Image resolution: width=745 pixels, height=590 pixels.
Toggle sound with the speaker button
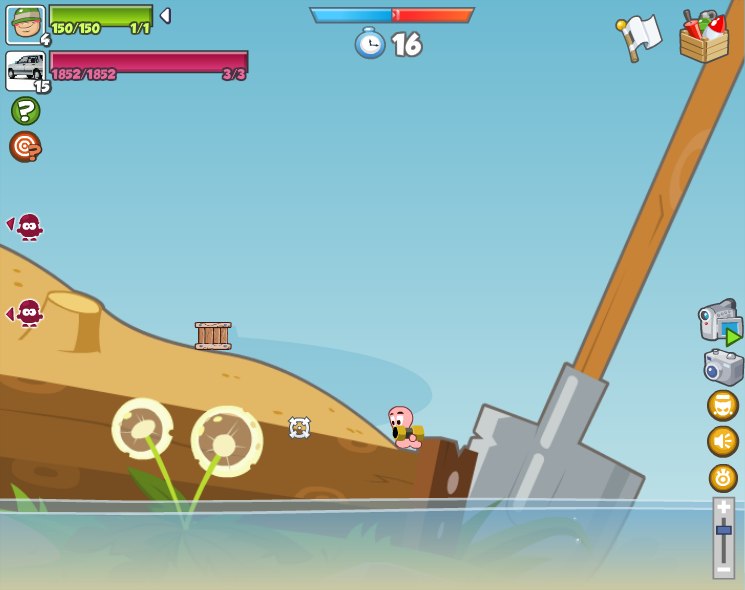point(723,441)
